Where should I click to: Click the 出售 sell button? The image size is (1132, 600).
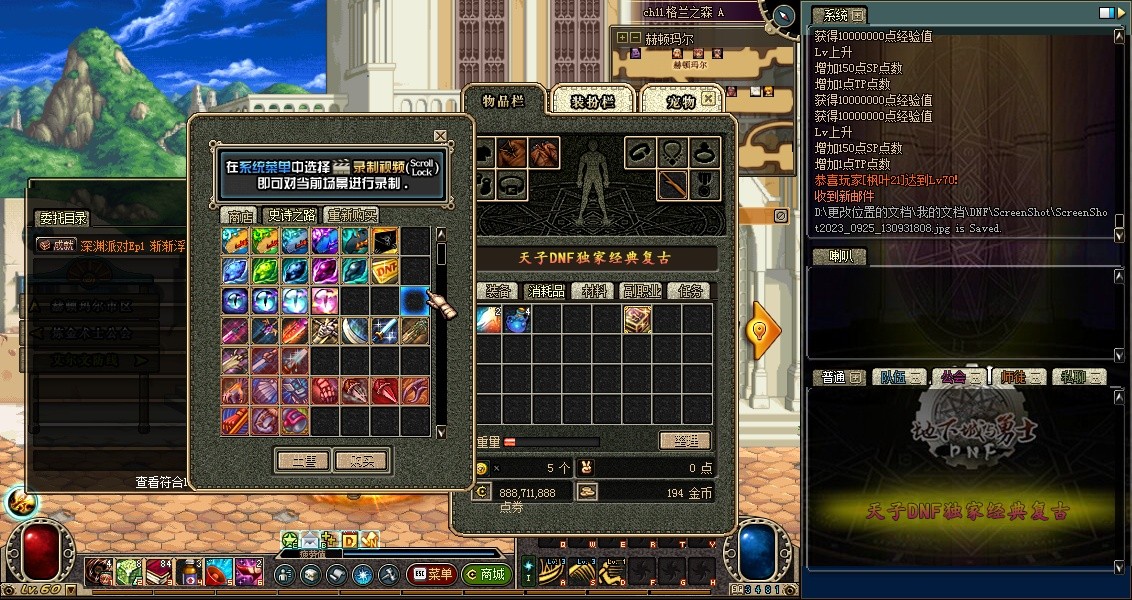302,460
